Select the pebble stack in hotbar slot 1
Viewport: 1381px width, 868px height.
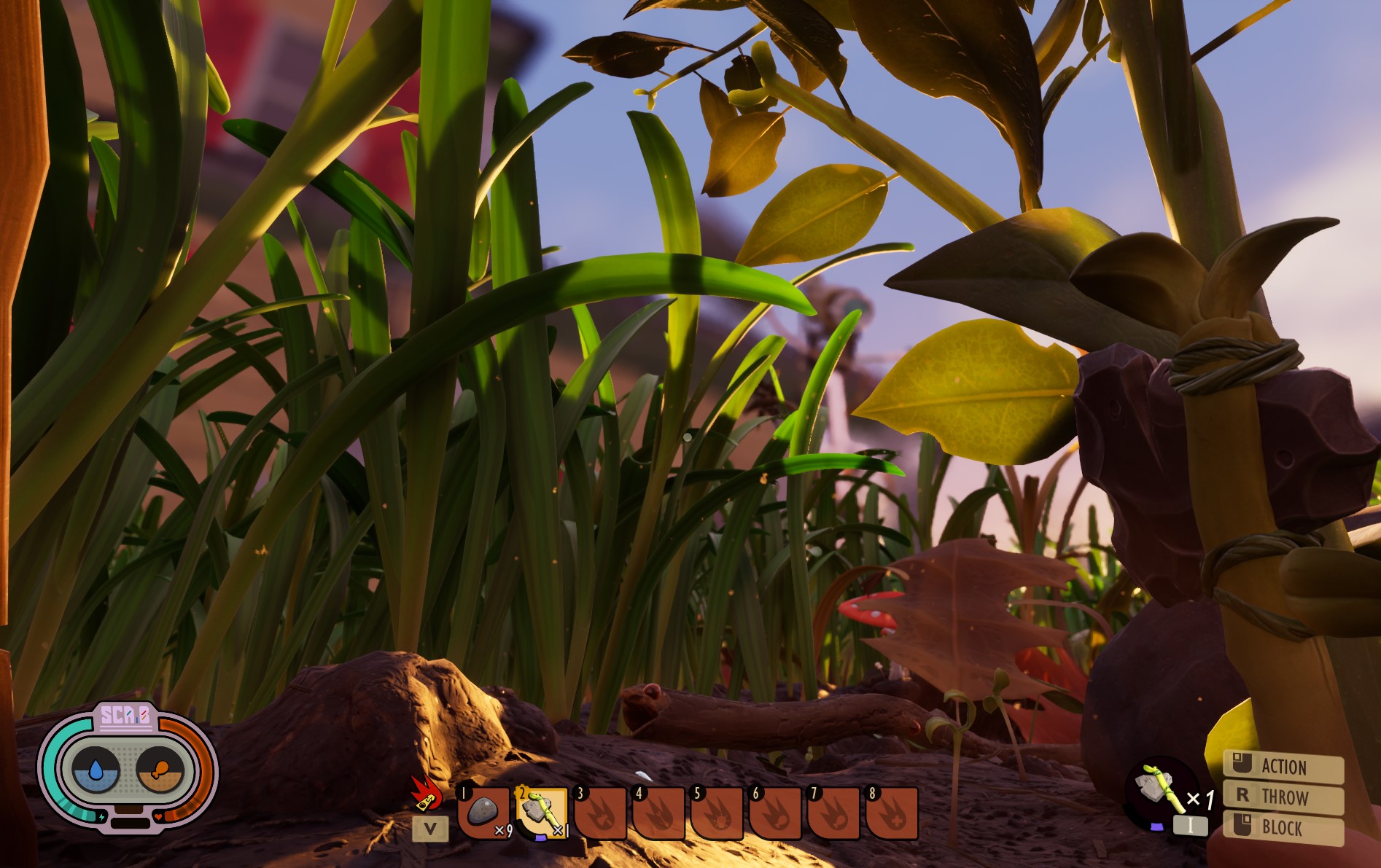(x=483, y=812)
